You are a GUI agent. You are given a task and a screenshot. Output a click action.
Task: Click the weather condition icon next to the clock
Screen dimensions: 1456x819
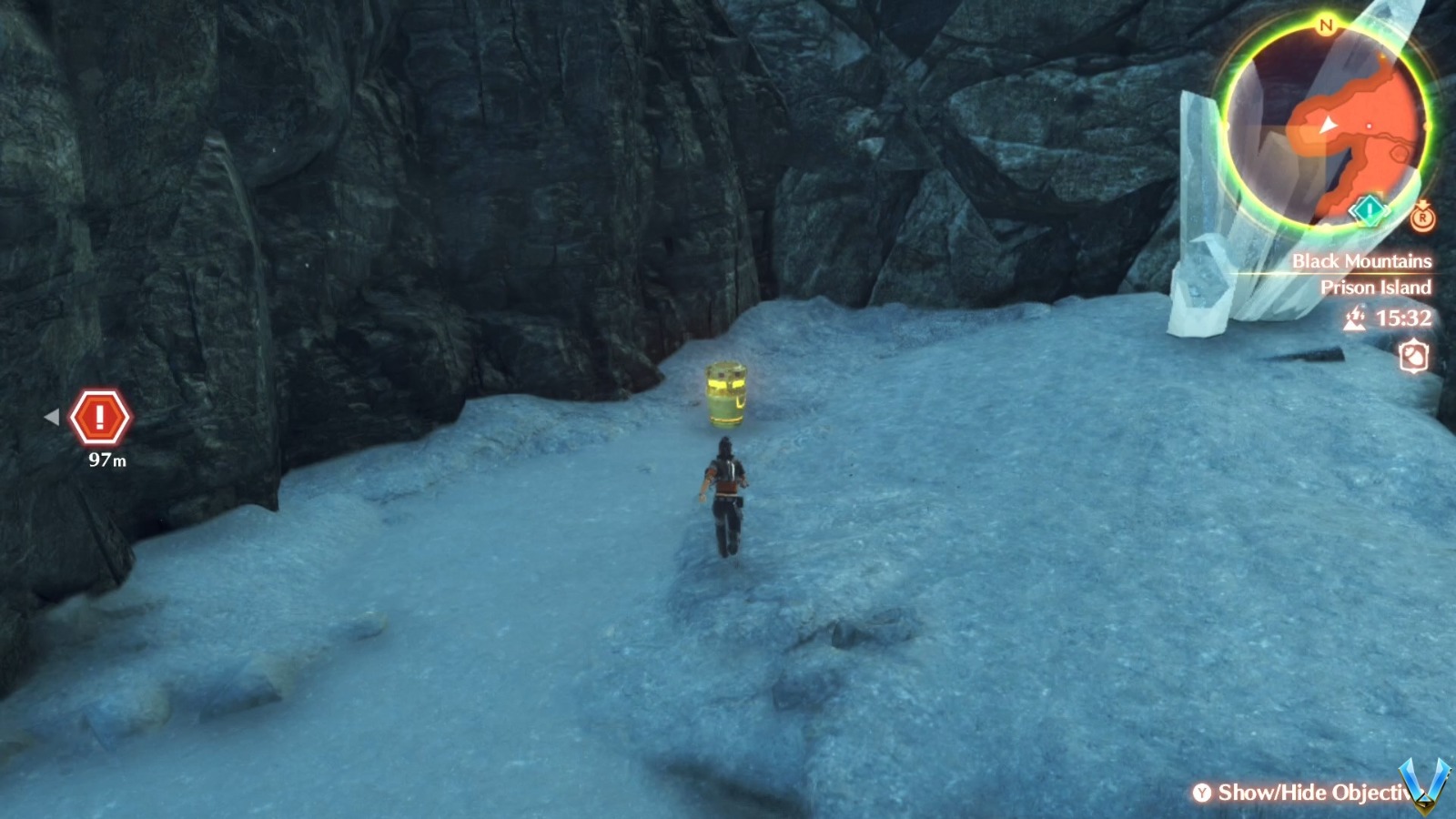click(x=1356, y=318)
